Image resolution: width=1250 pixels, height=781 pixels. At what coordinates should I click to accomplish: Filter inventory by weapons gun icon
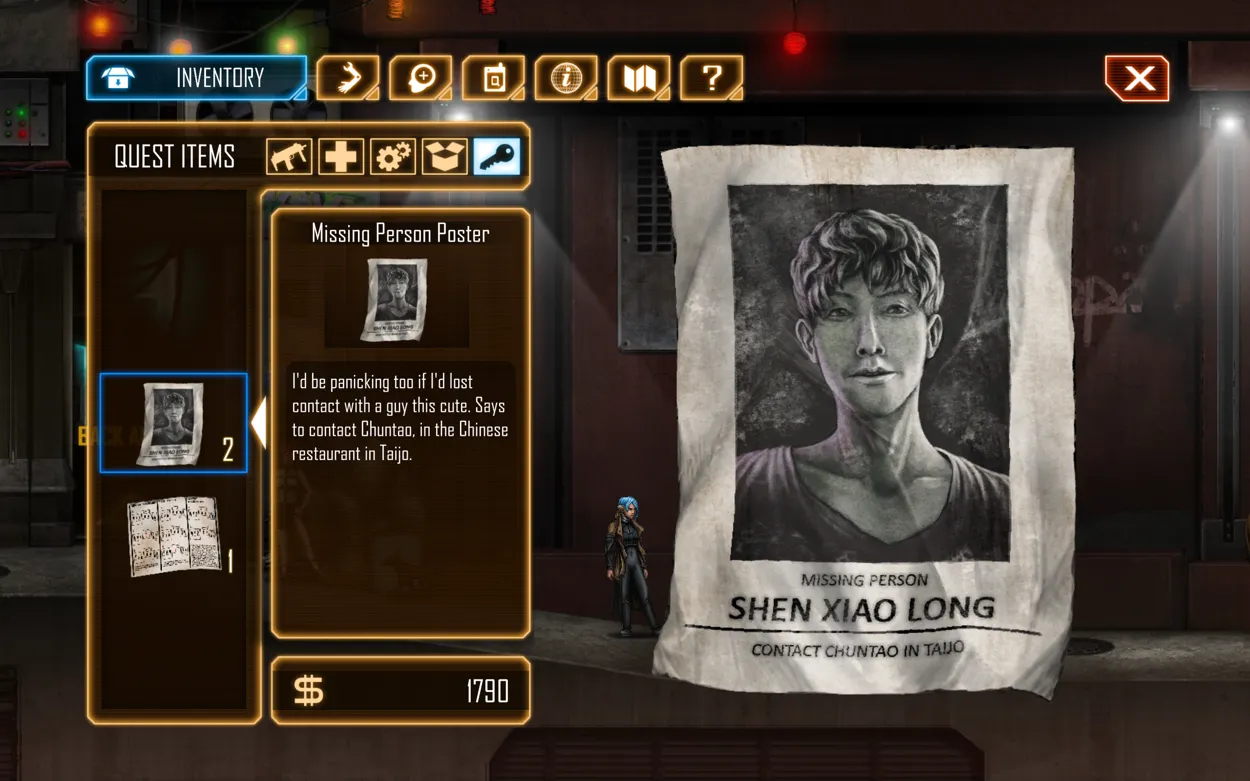(289, 157)
